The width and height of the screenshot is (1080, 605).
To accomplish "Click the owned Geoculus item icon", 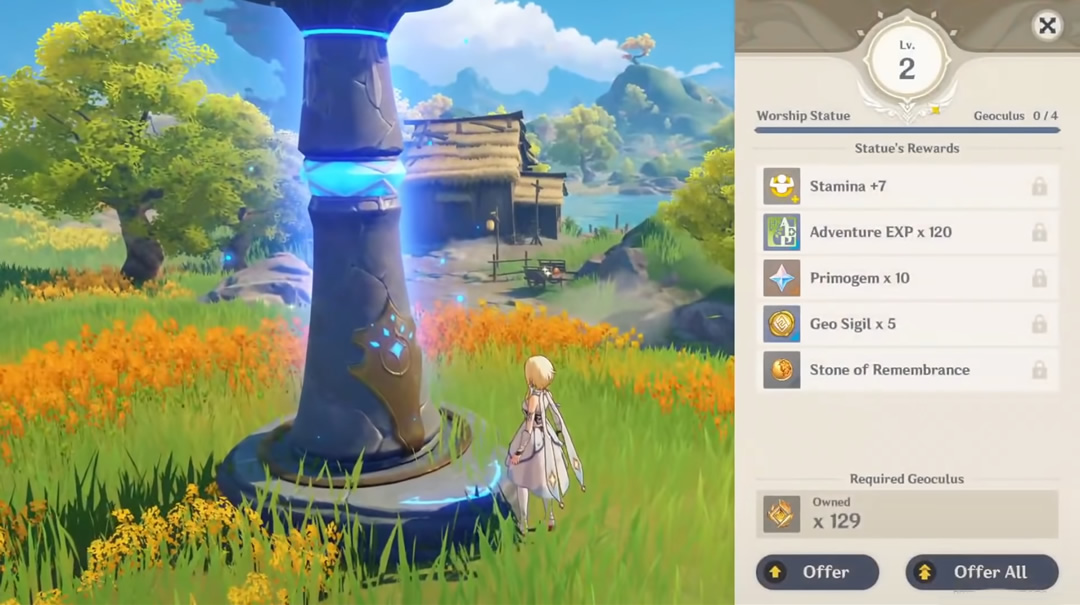I will [782, 514].
